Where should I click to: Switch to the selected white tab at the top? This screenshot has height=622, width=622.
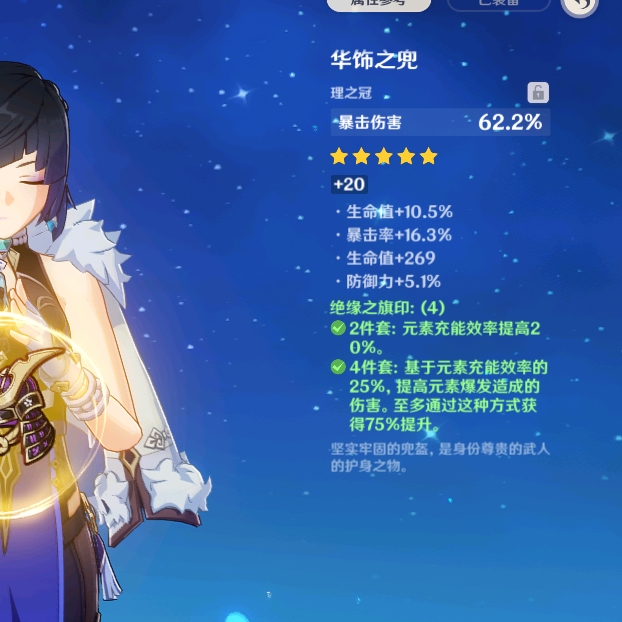click(x=379, y=4)
